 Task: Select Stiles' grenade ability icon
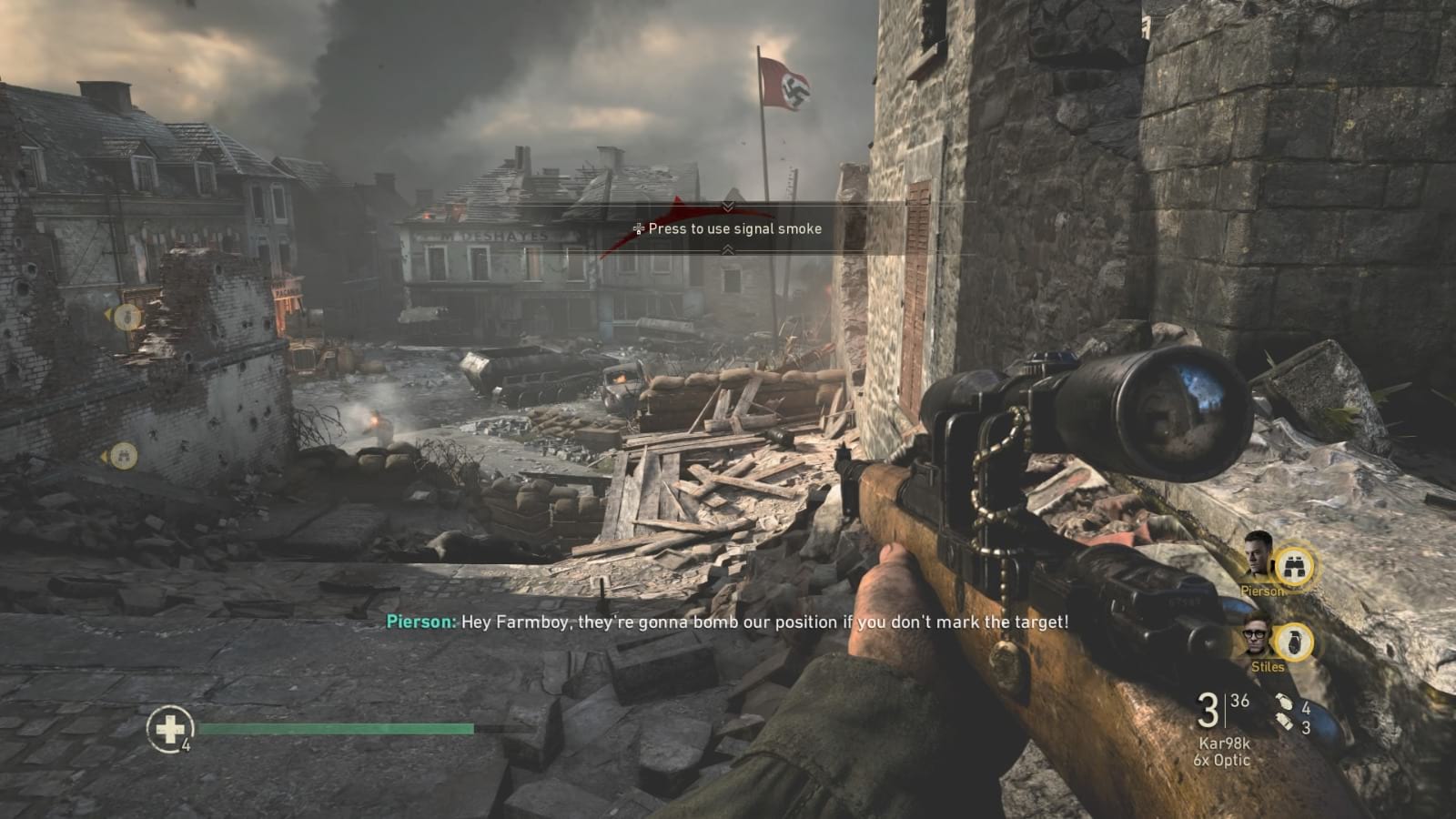pos(1296,642)
